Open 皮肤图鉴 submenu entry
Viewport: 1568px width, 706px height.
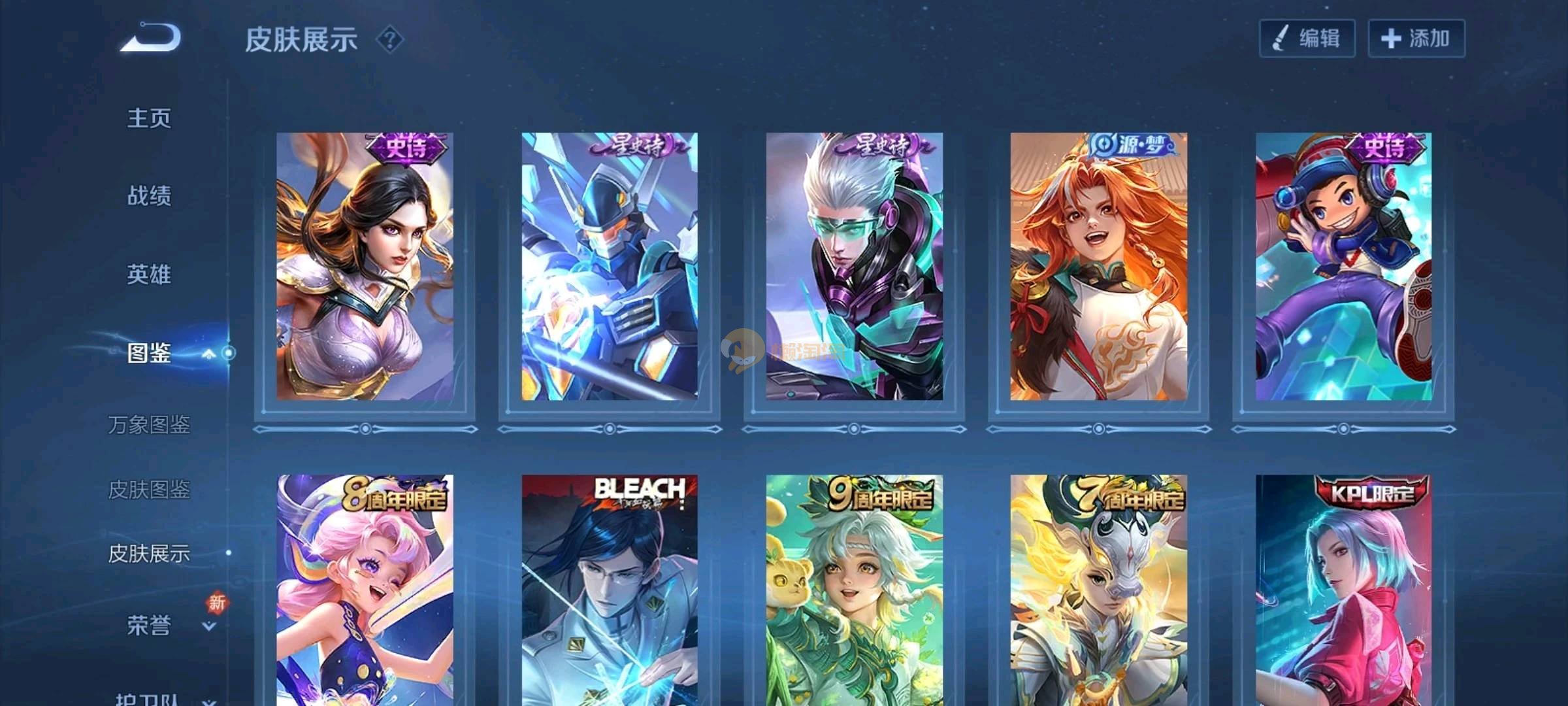[149, 489]
